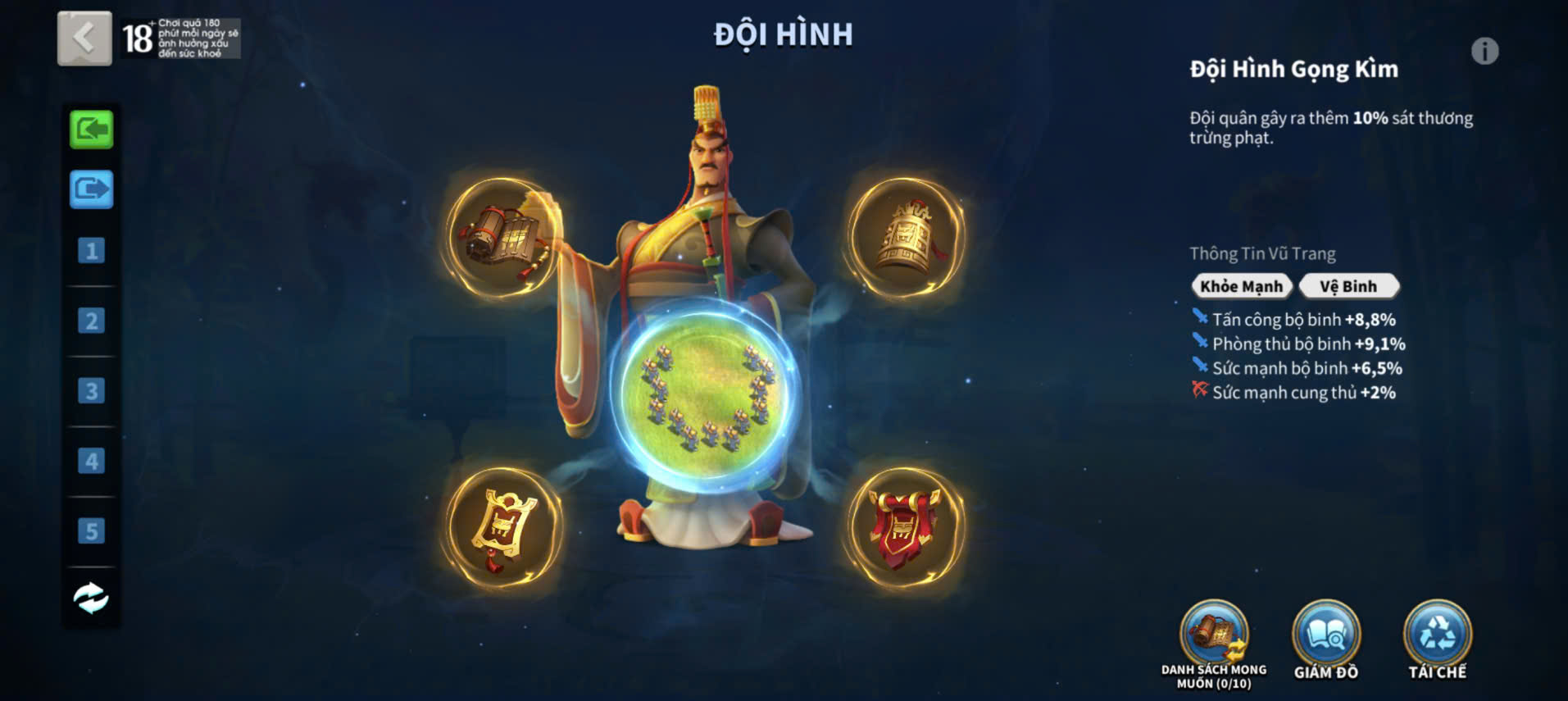Select formation preset 5

91,531
